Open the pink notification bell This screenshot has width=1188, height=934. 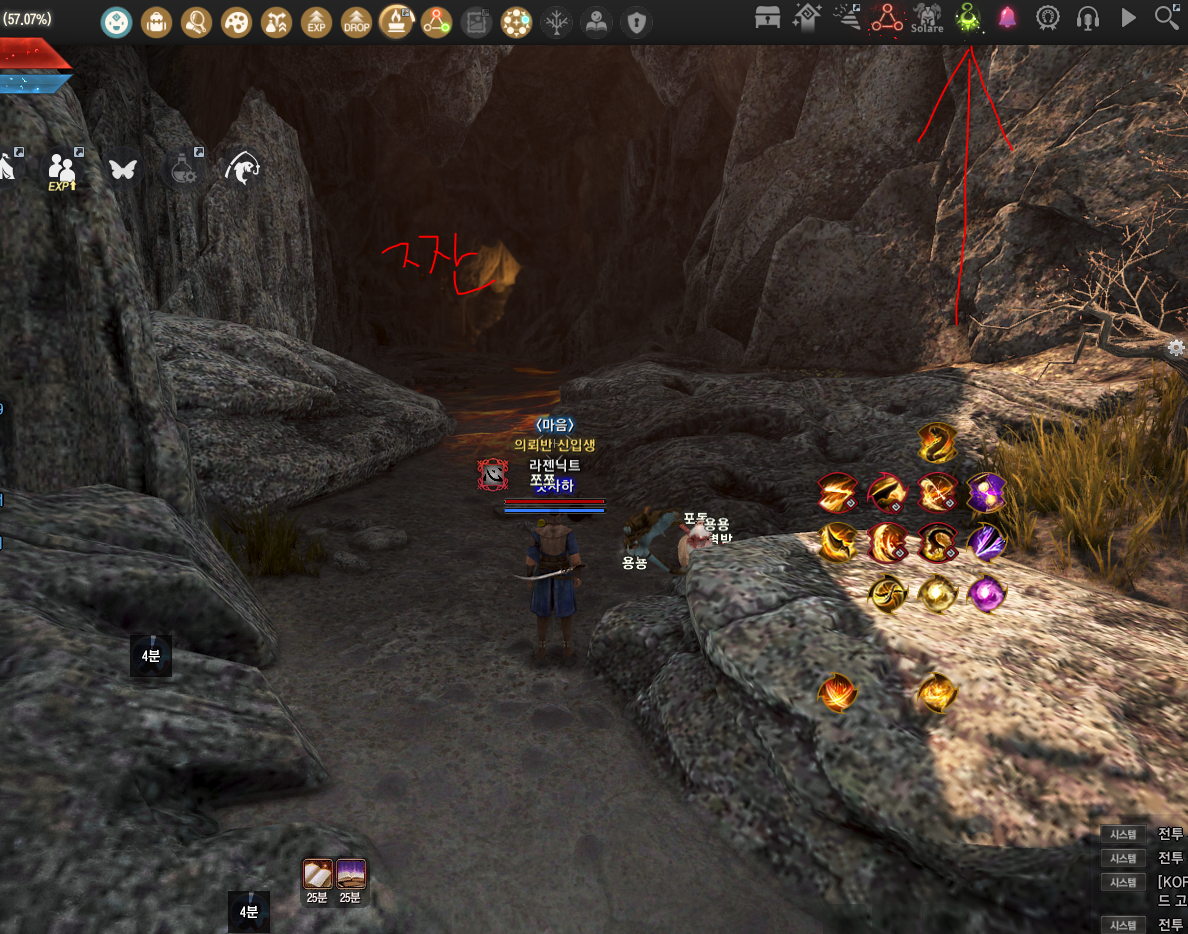point(1007,18)
